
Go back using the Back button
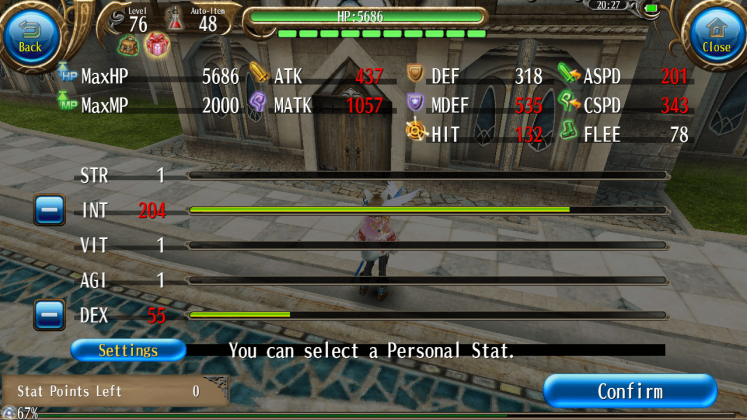pos(30,34)
